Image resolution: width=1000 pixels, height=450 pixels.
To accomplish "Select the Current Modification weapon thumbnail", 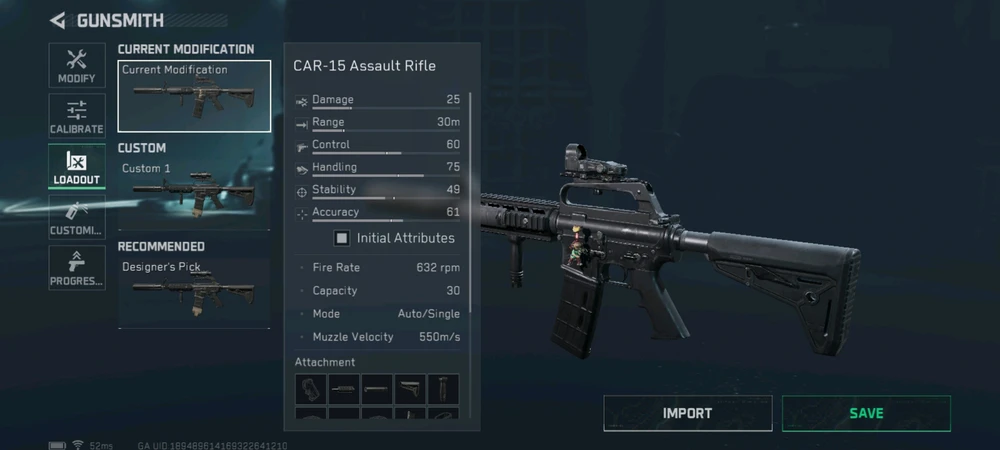I will point(194,97).
